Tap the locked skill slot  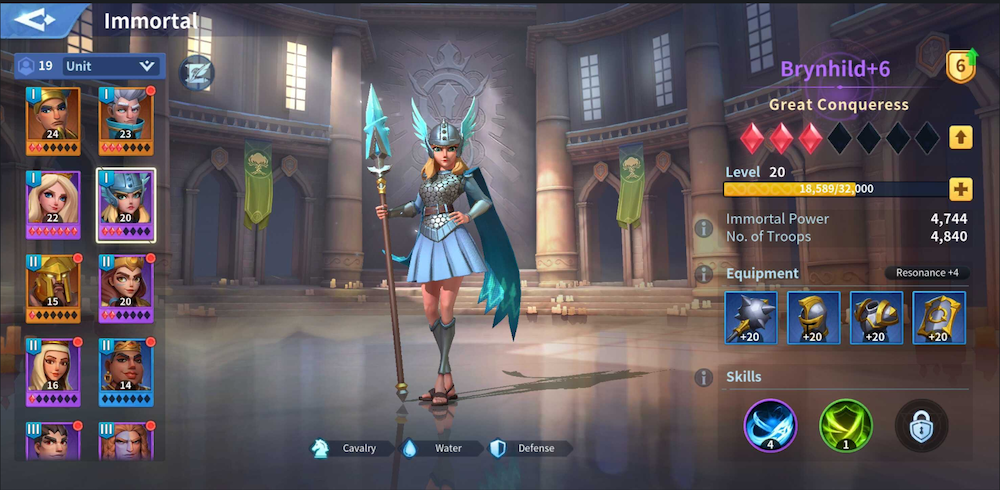coord(920,426)
